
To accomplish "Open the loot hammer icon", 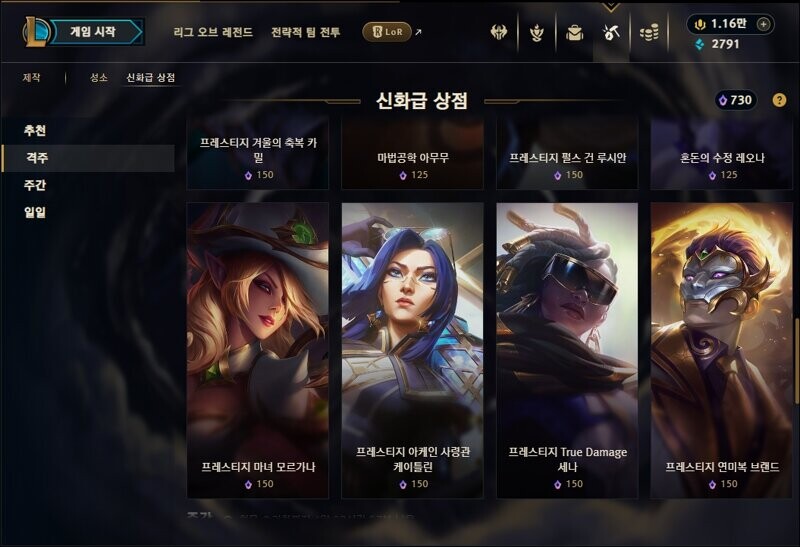I will [611, 33].
